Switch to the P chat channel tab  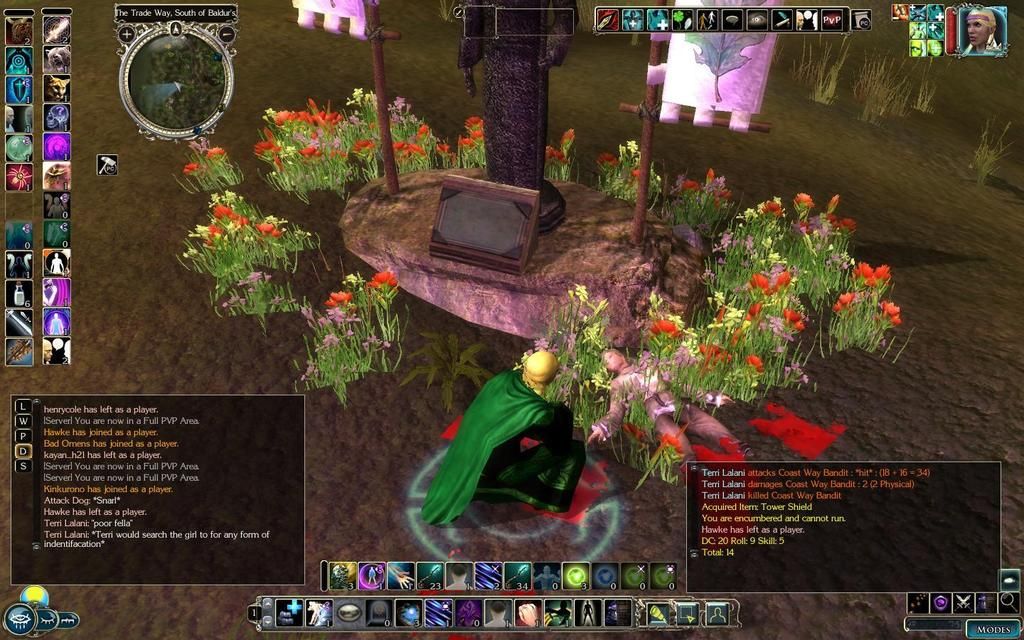(x=24, y=437)
